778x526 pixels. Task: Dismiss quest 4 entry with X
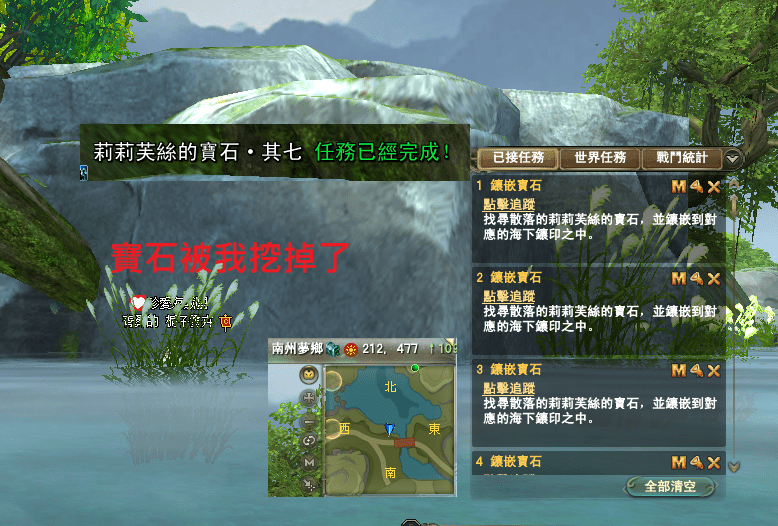point(714,462)
